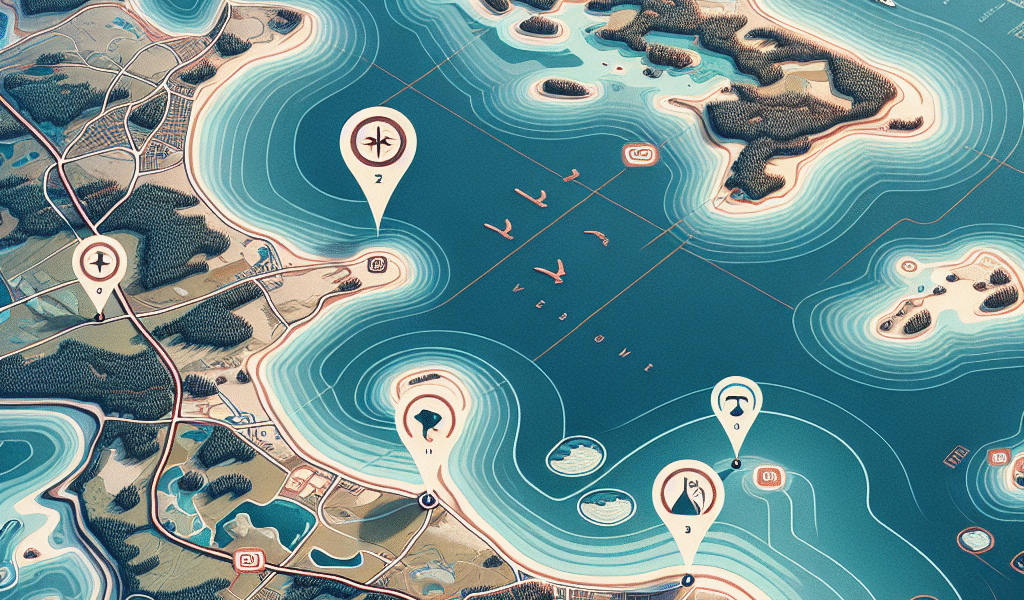Viewport: 1024px width, 600px height.
Task: Select the map pin with the T symbol
Action: click(736, 405)
